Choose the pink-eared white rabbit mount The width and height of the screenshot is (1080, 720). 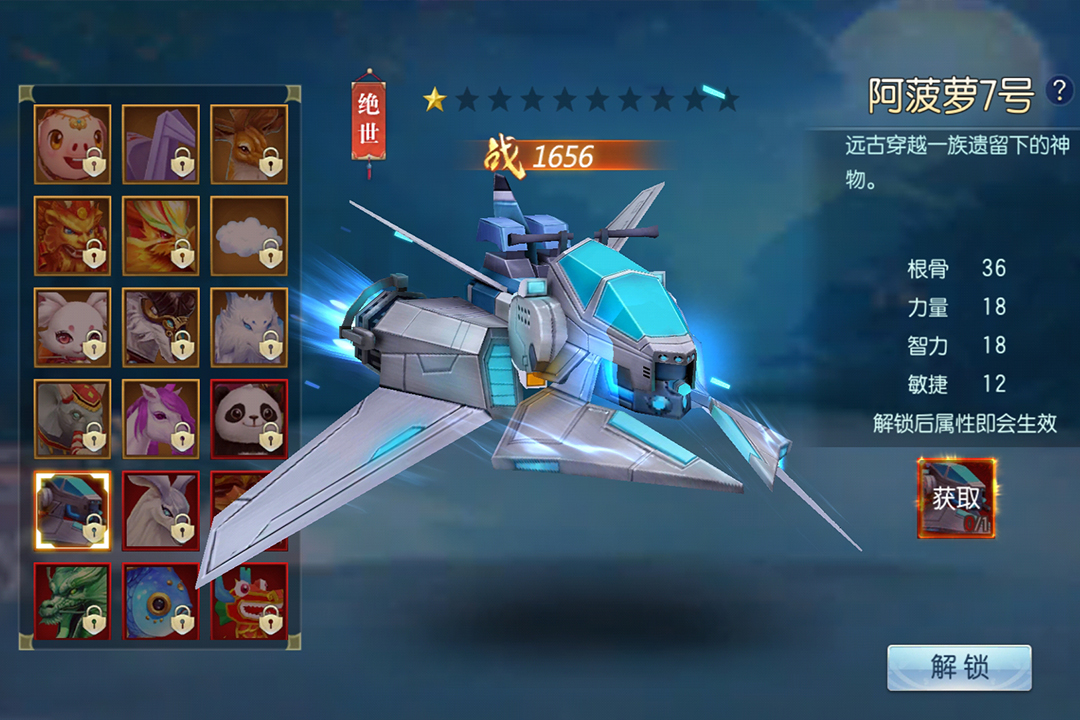point(72,327)
